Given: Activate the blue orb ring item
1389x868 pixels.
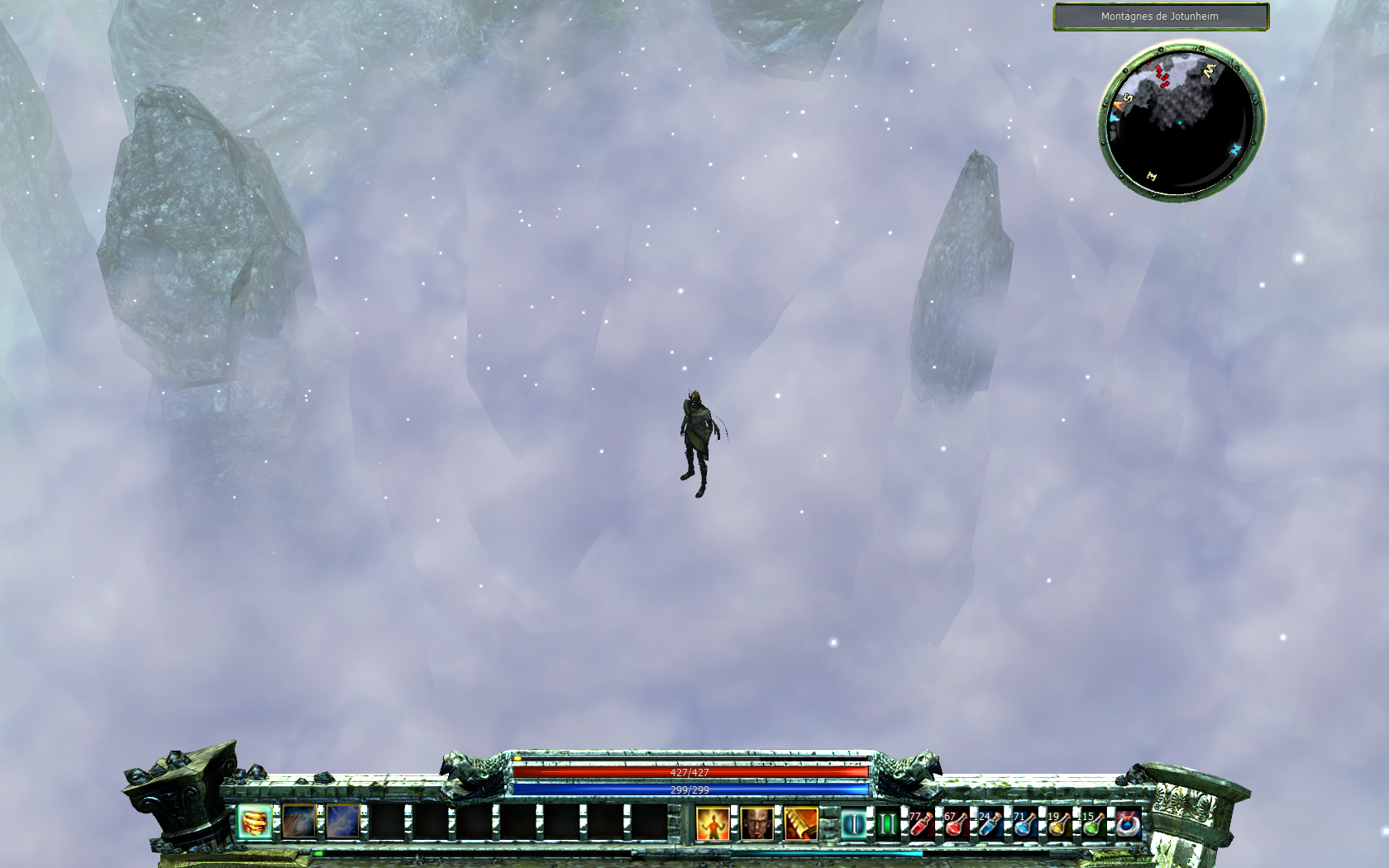Looking at the screenshot, I should click(1128, 824).
